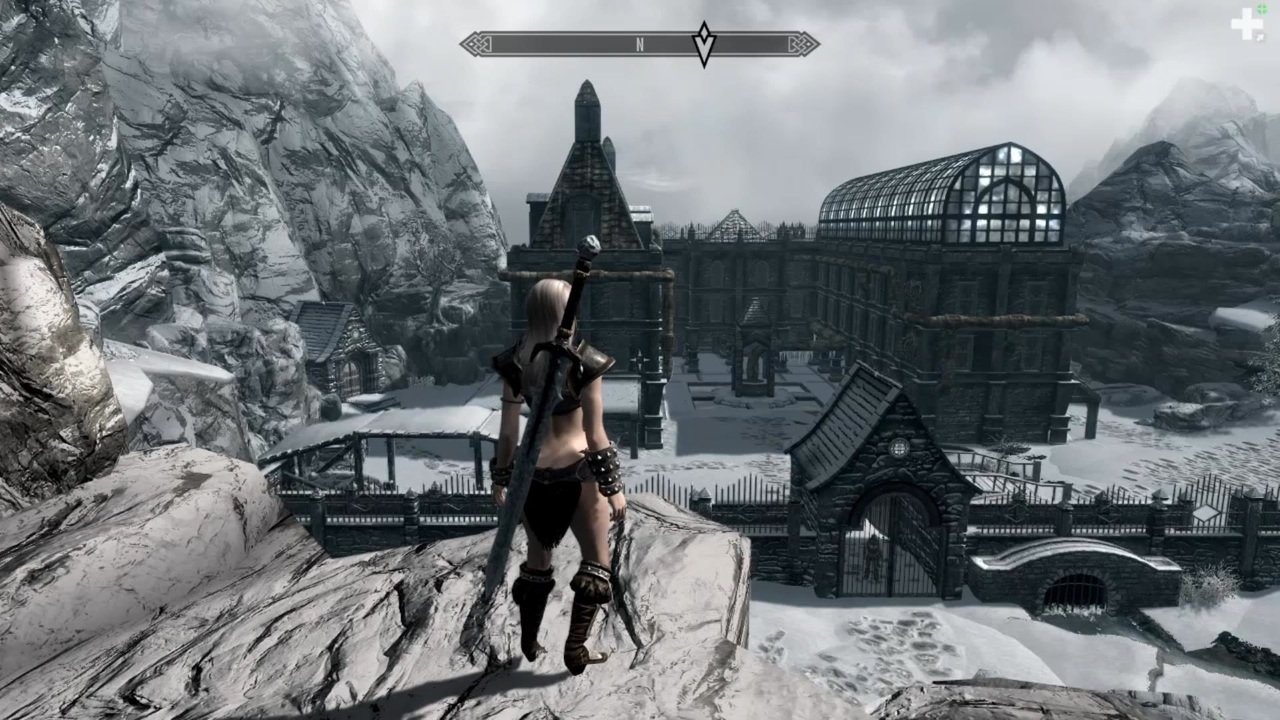
Task: Click the green overlay icon top-right
Action: point(1262,9)
